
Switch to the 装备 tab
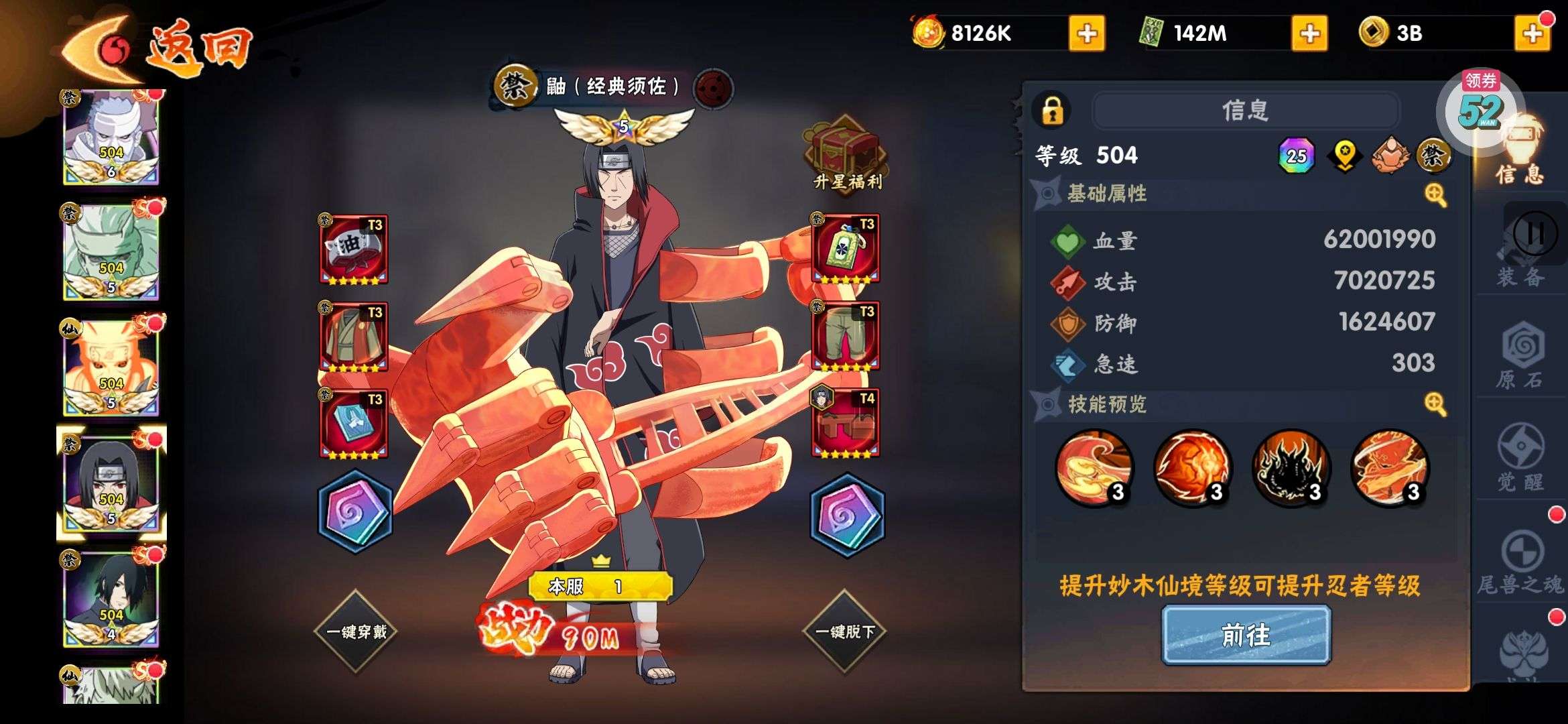pos(1521,263)
